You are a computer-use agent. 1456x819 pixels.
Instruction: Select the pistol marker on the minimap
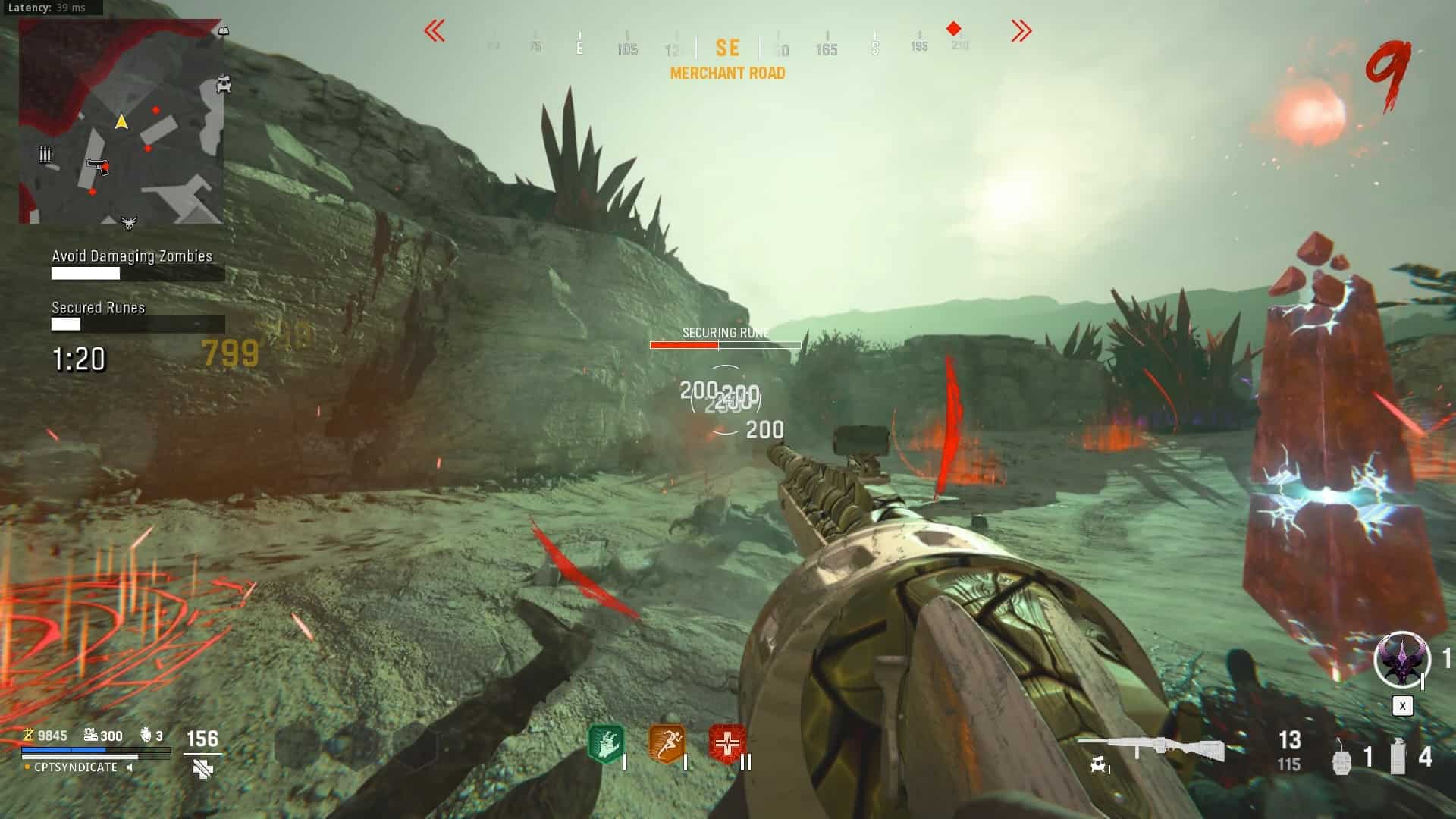(98, 166)
